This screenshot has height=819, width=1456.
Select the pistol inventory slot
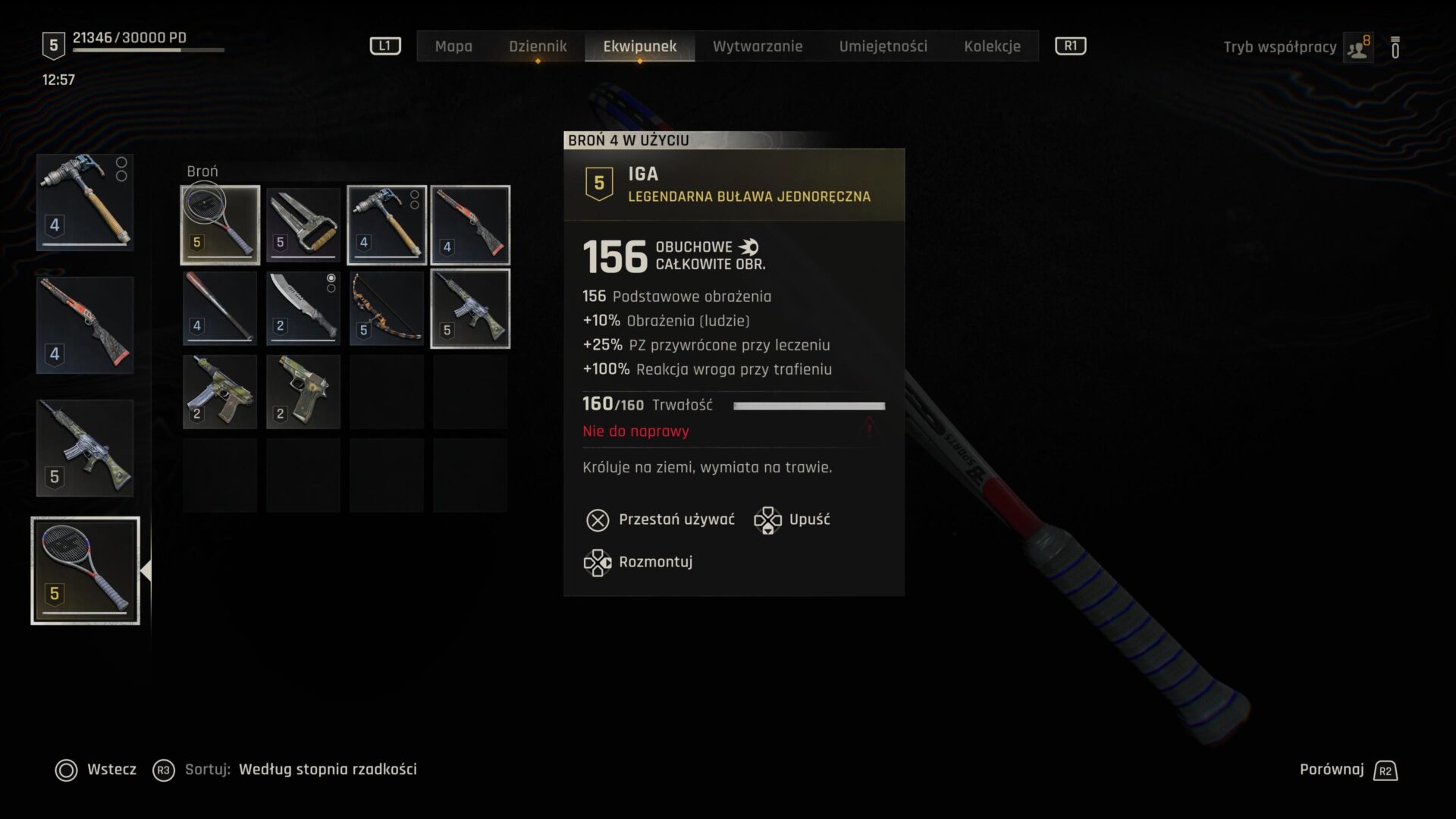click(x=303, y=392)
